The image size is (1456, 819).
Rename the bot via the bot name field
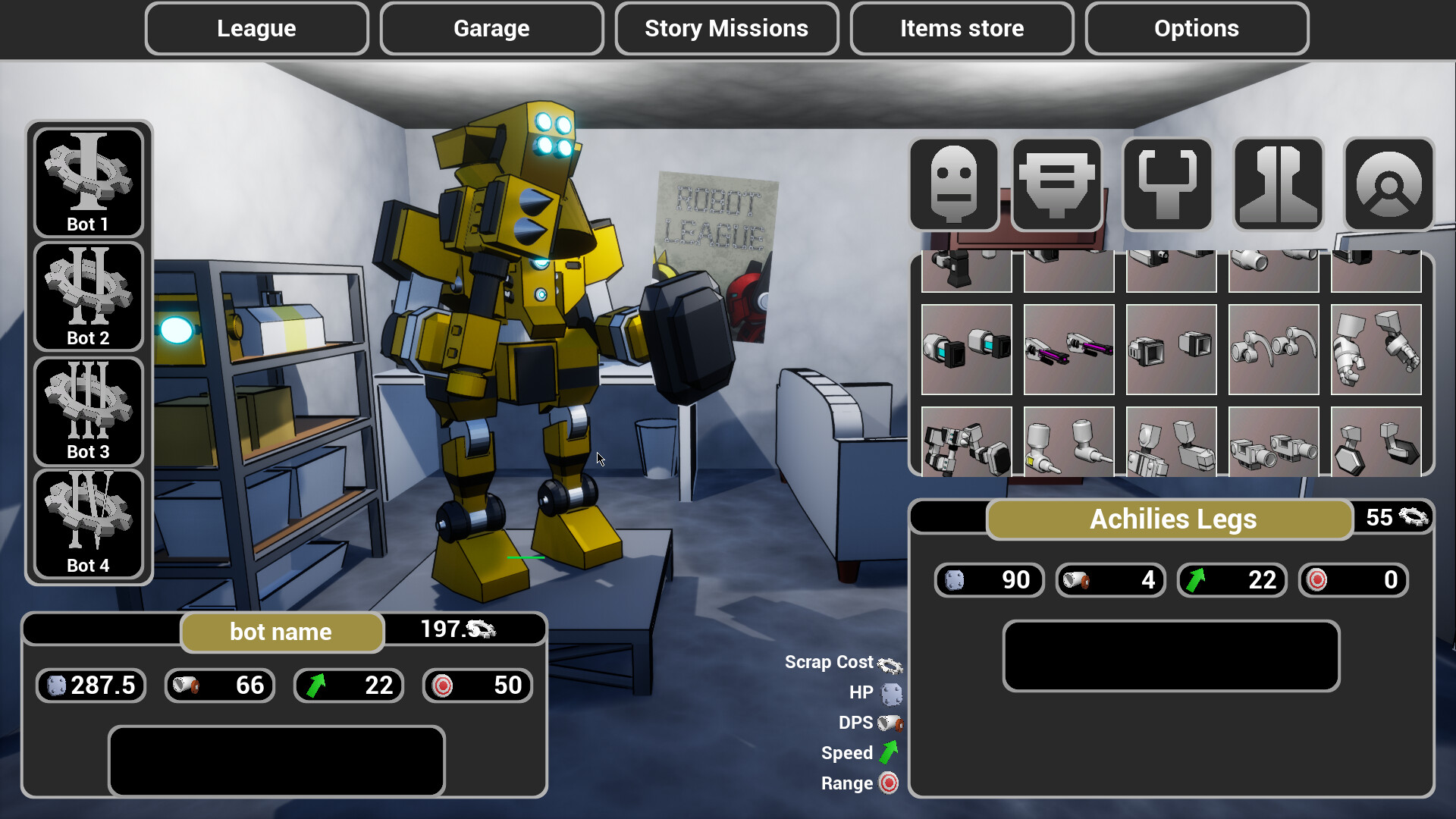coord(281,632)
